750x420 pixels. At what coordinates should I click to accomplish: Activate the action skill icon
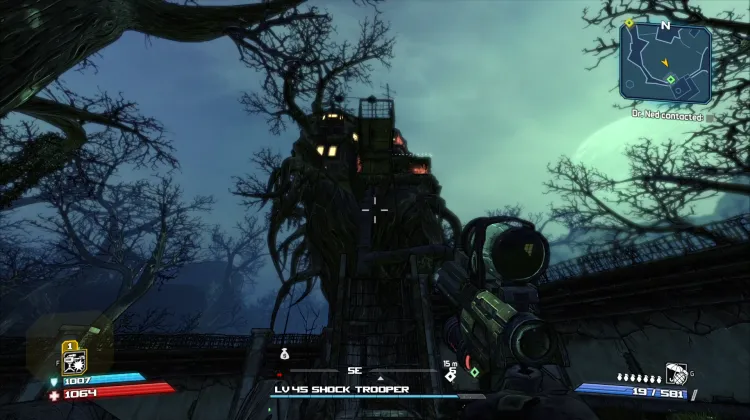point(74,361)
